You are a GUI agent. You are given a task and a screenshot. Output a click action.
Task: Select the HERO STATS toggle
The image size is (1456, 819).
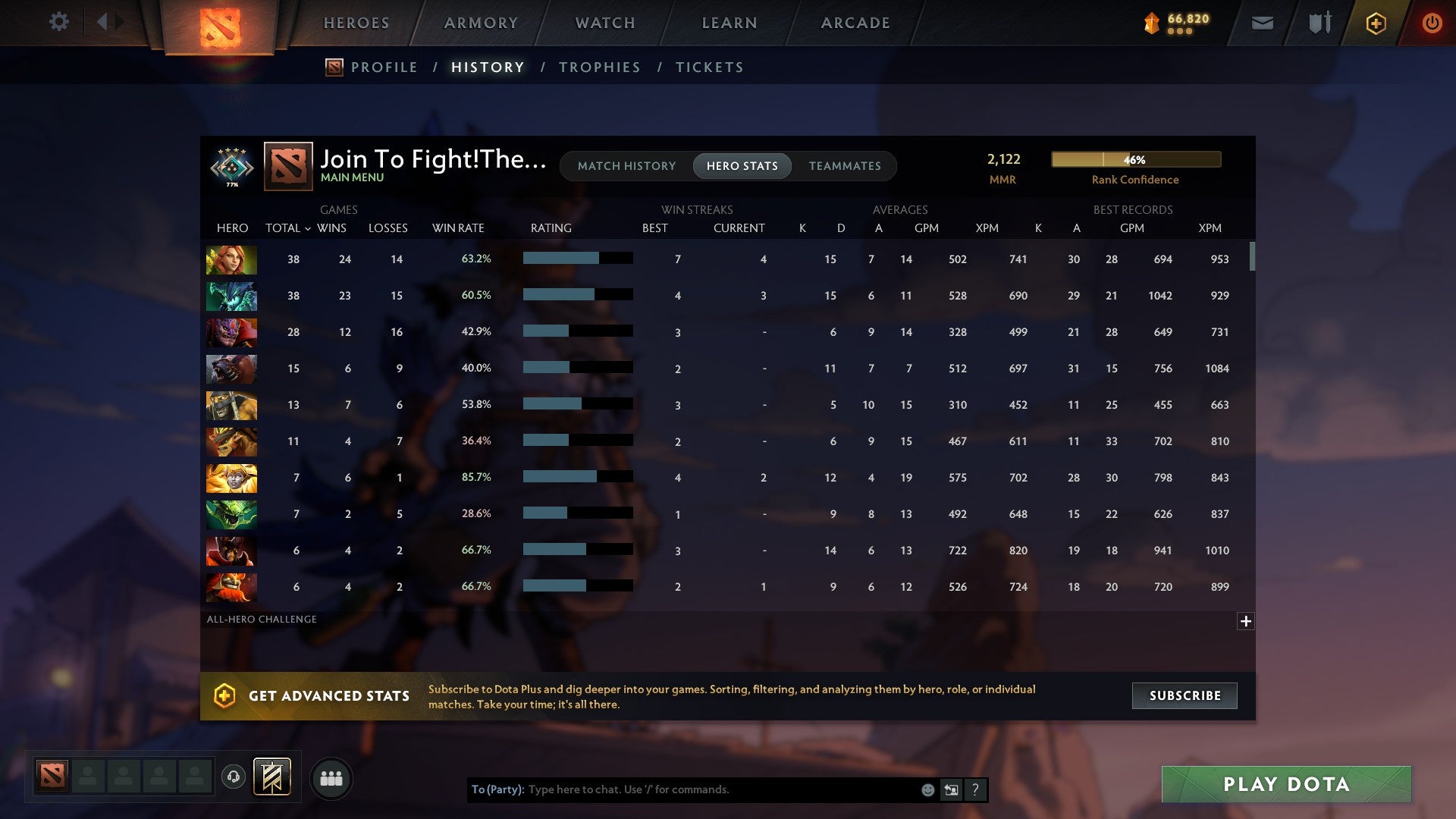tap(742, 165)
